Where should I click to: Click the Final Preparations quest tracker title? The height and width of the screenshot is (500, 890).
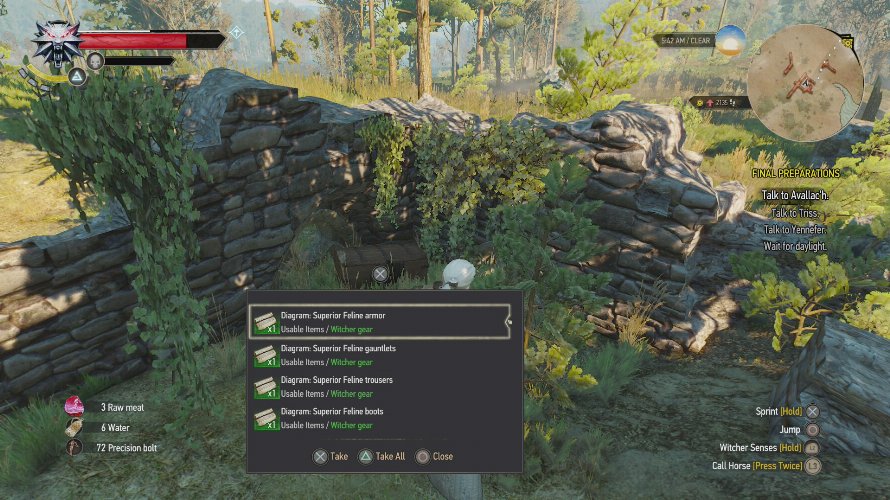tap(795, 173)
